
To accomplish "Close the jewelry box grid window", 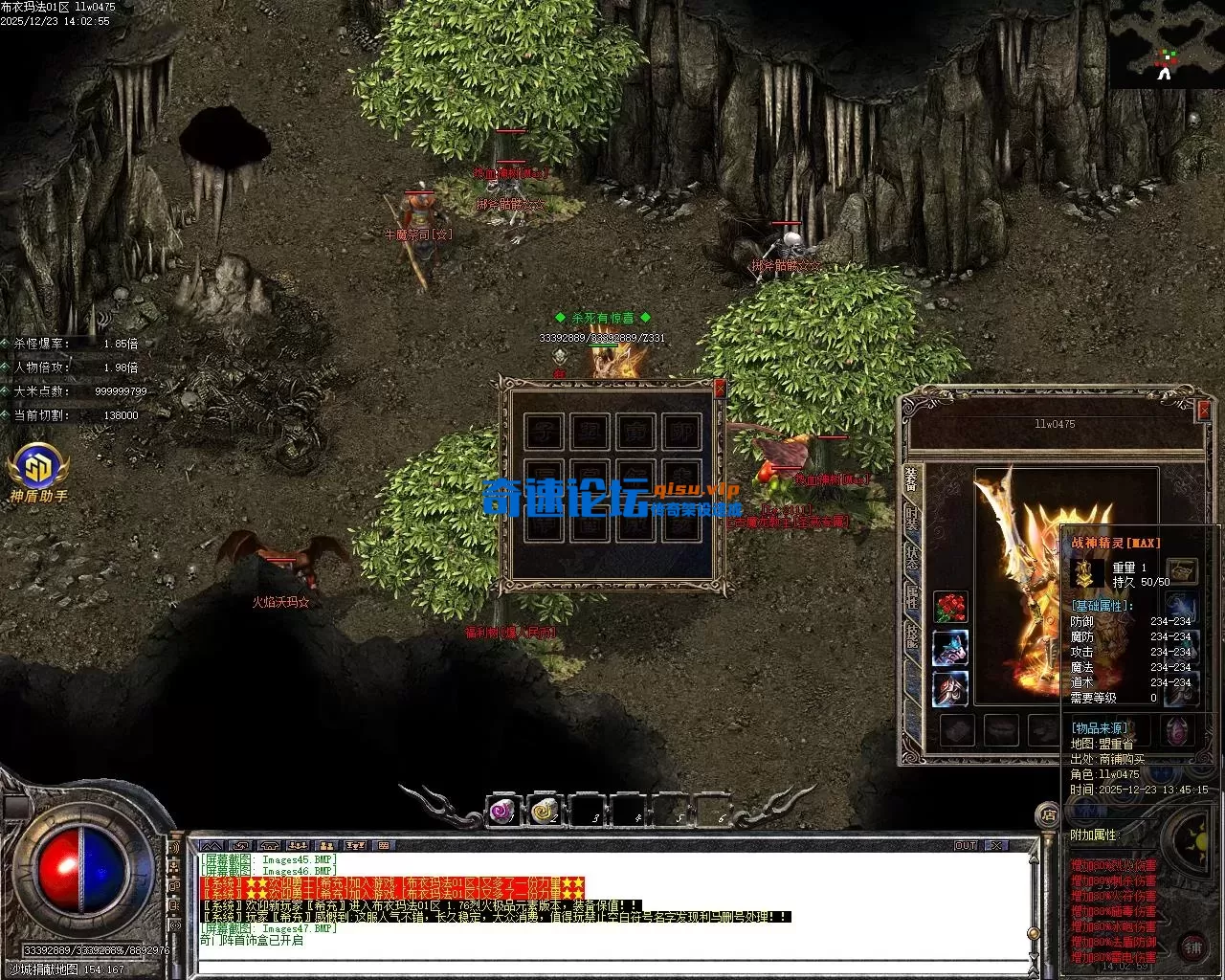I will [720, 389].
